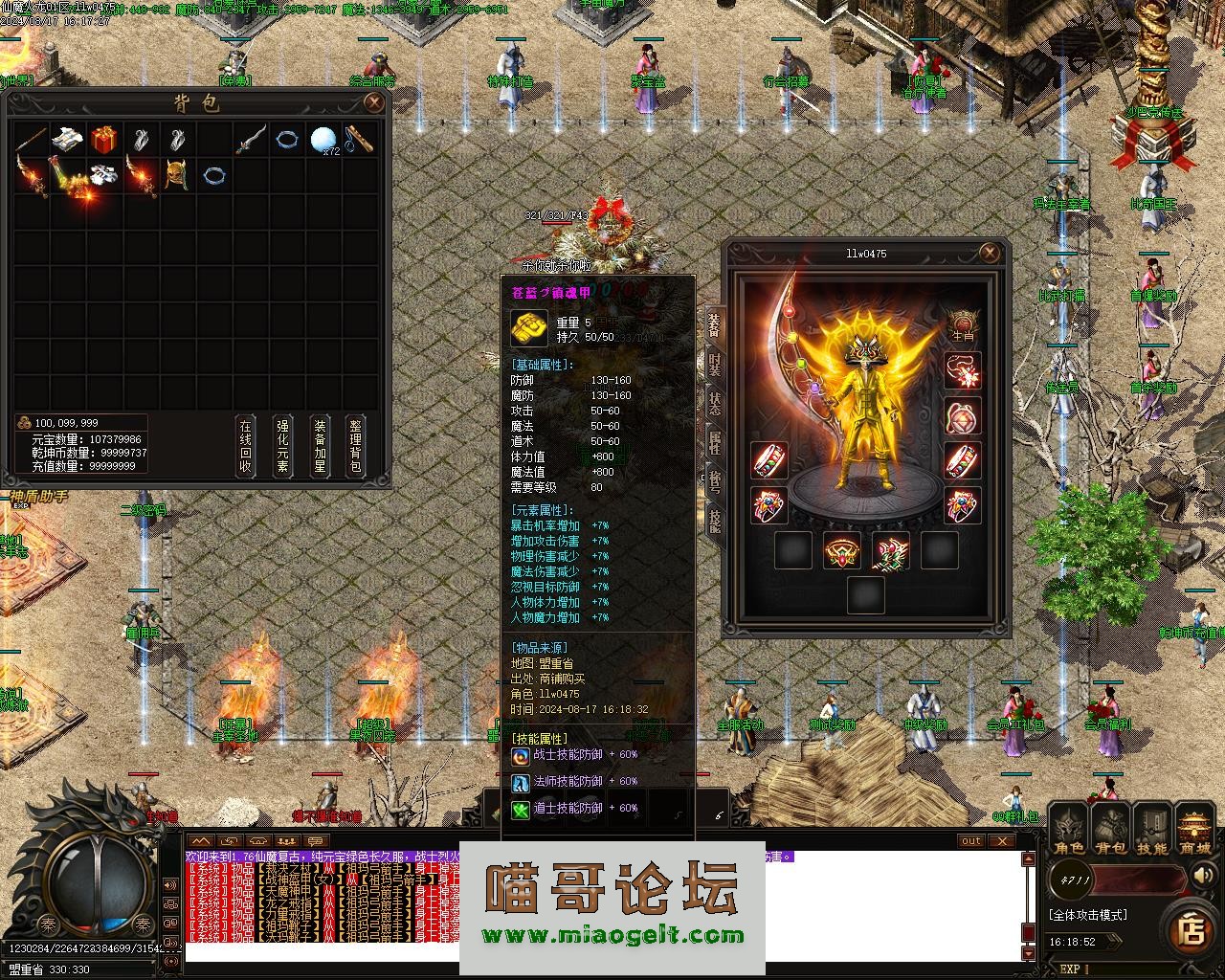Select the curved dagger in backpack
1225x980 pixels.
point(250,141)
